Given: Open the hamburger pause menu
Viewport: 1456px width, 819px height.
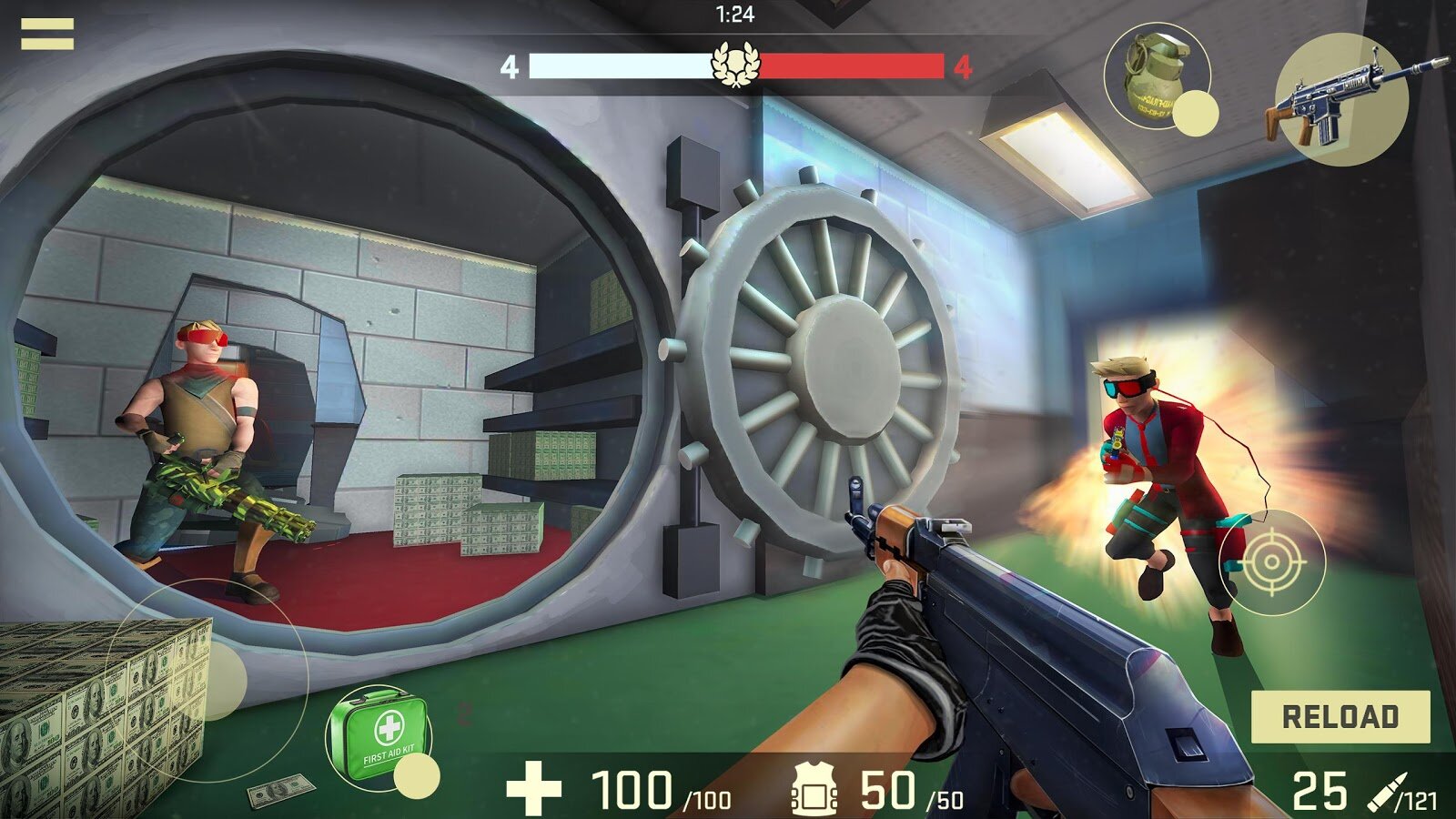Looking at the screenshot, I should tap(47, 34).
